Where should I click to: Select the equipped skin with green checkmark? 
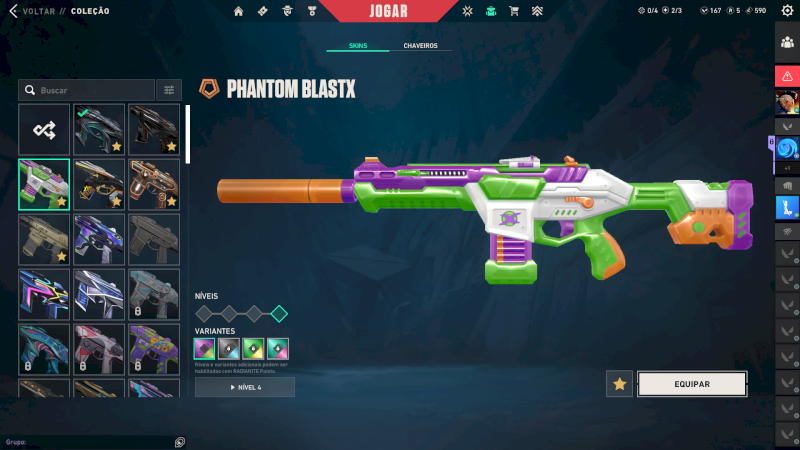(x=99, y=129)
